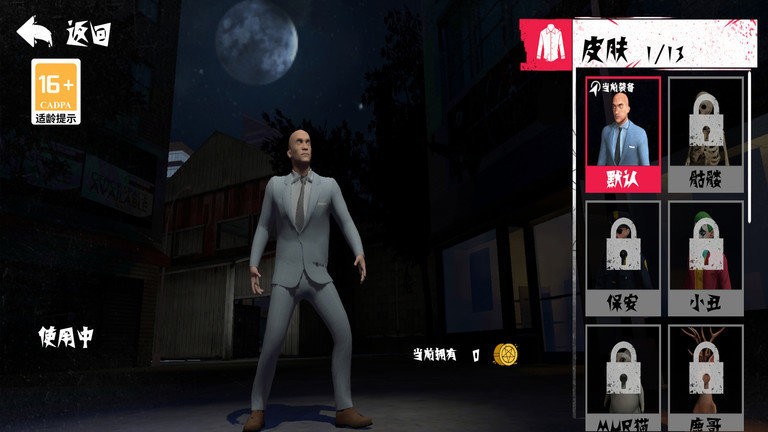Screen dimensions: 768x432
Task: Pick the locked deer antler skin
Action: pyautogui.click(x=705, y=378)
